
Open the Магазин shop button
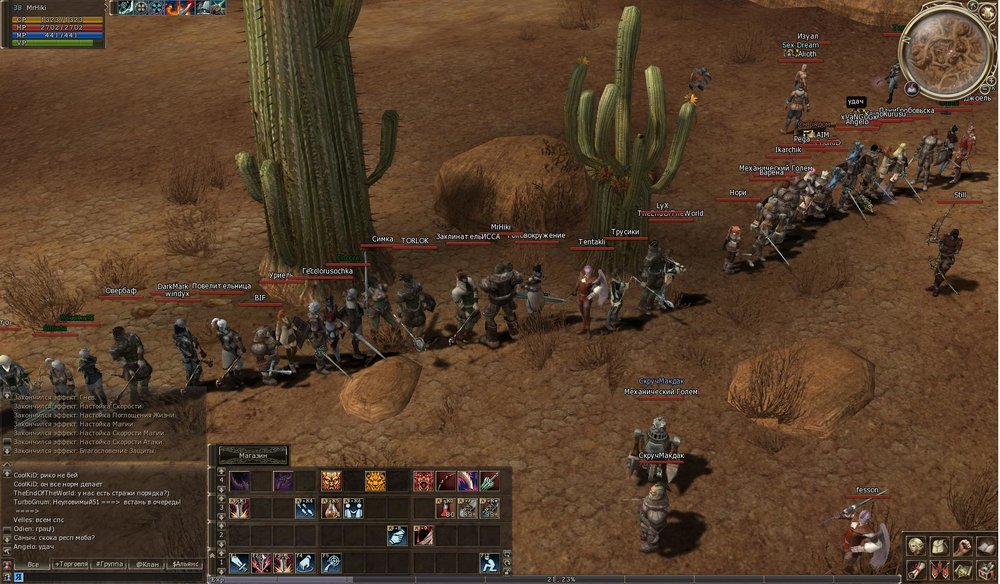pos(253,455)
